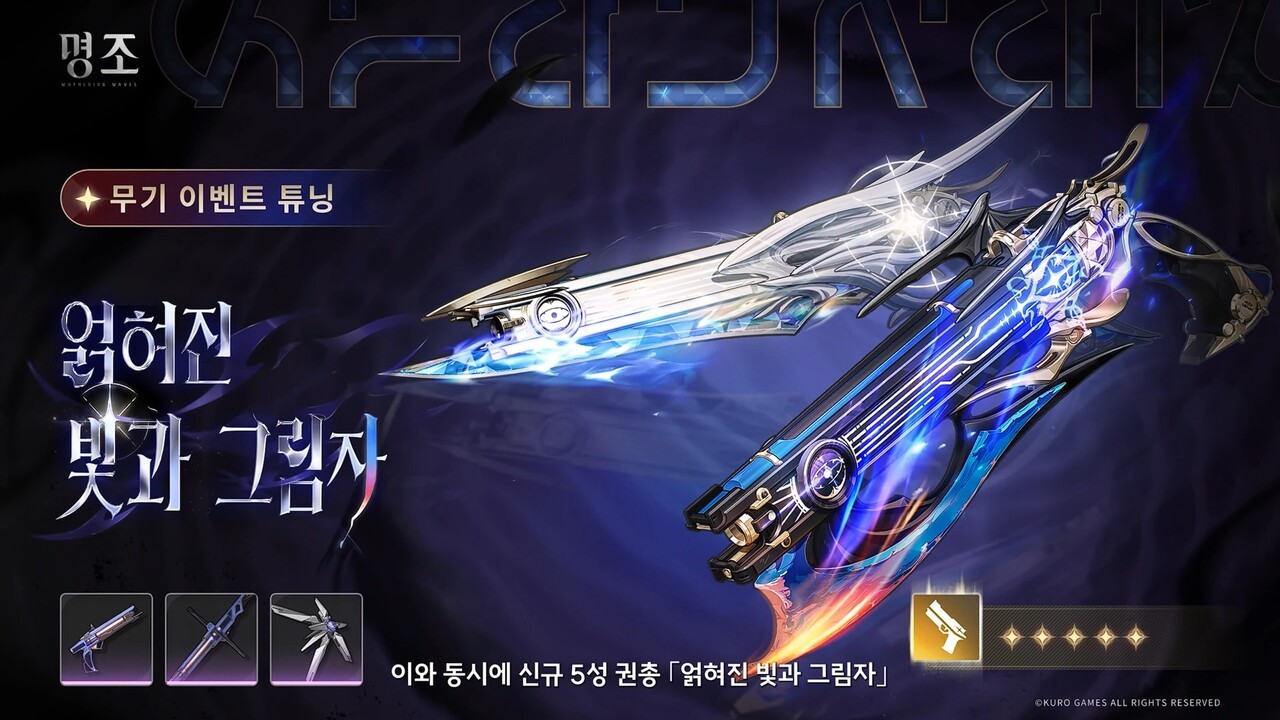Select the pistol weapon thumbnail
This screenshot has height=720, width=1280.
(x=106, y=639)
